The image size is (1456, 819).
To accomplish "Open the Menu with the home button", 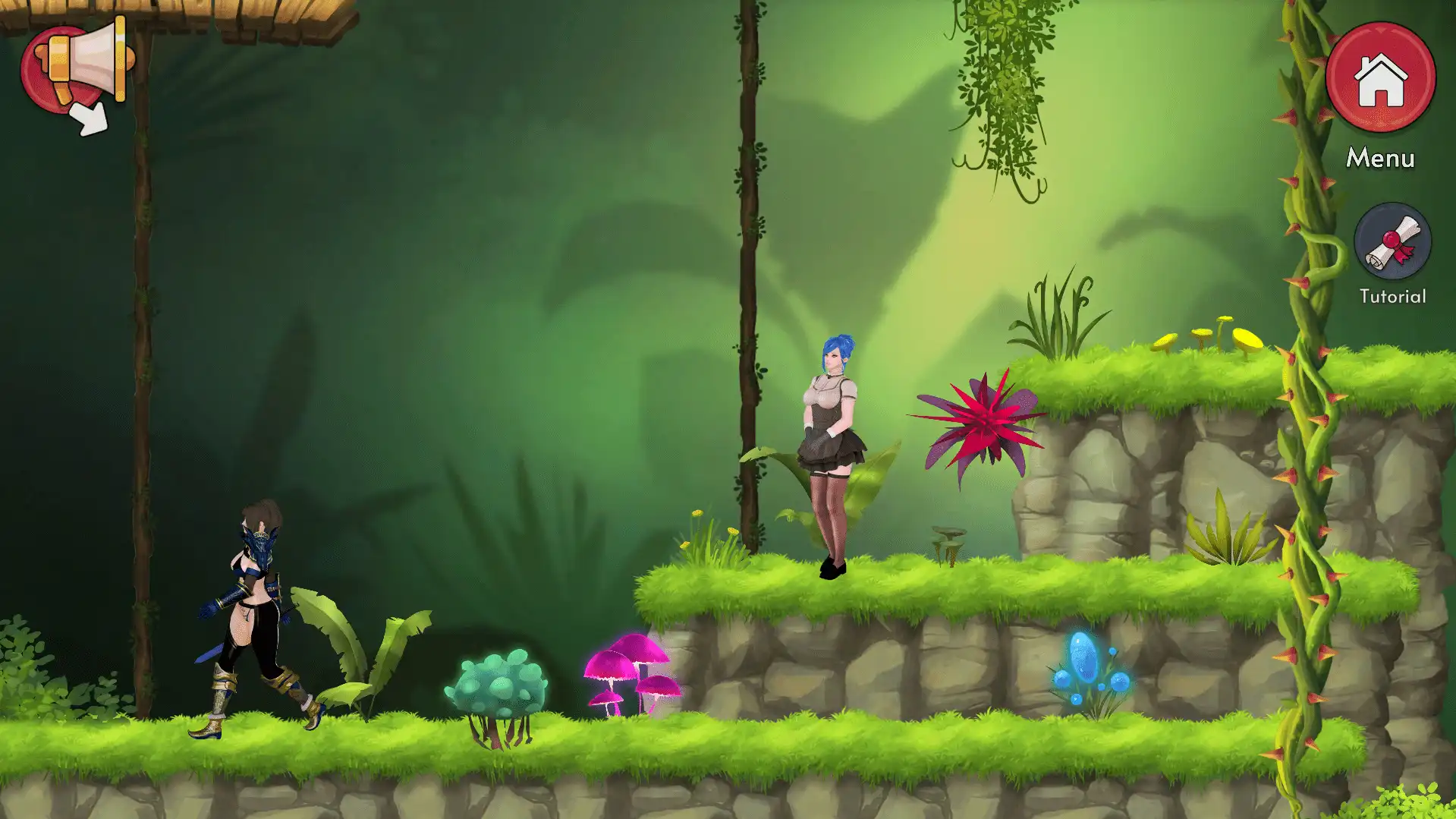I will 1380,78.
